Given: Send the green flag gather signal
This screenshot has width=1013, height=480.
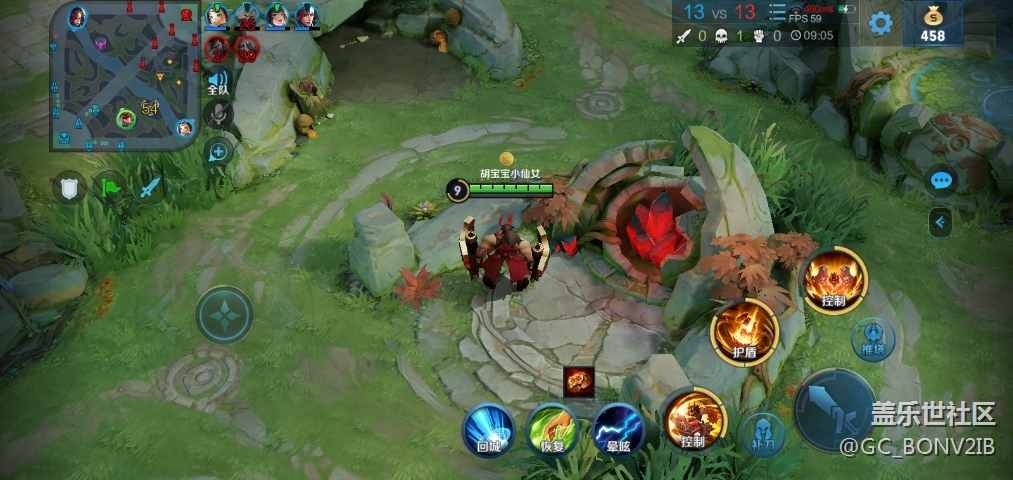Looking at the screenshot, I should pos(109,188).
